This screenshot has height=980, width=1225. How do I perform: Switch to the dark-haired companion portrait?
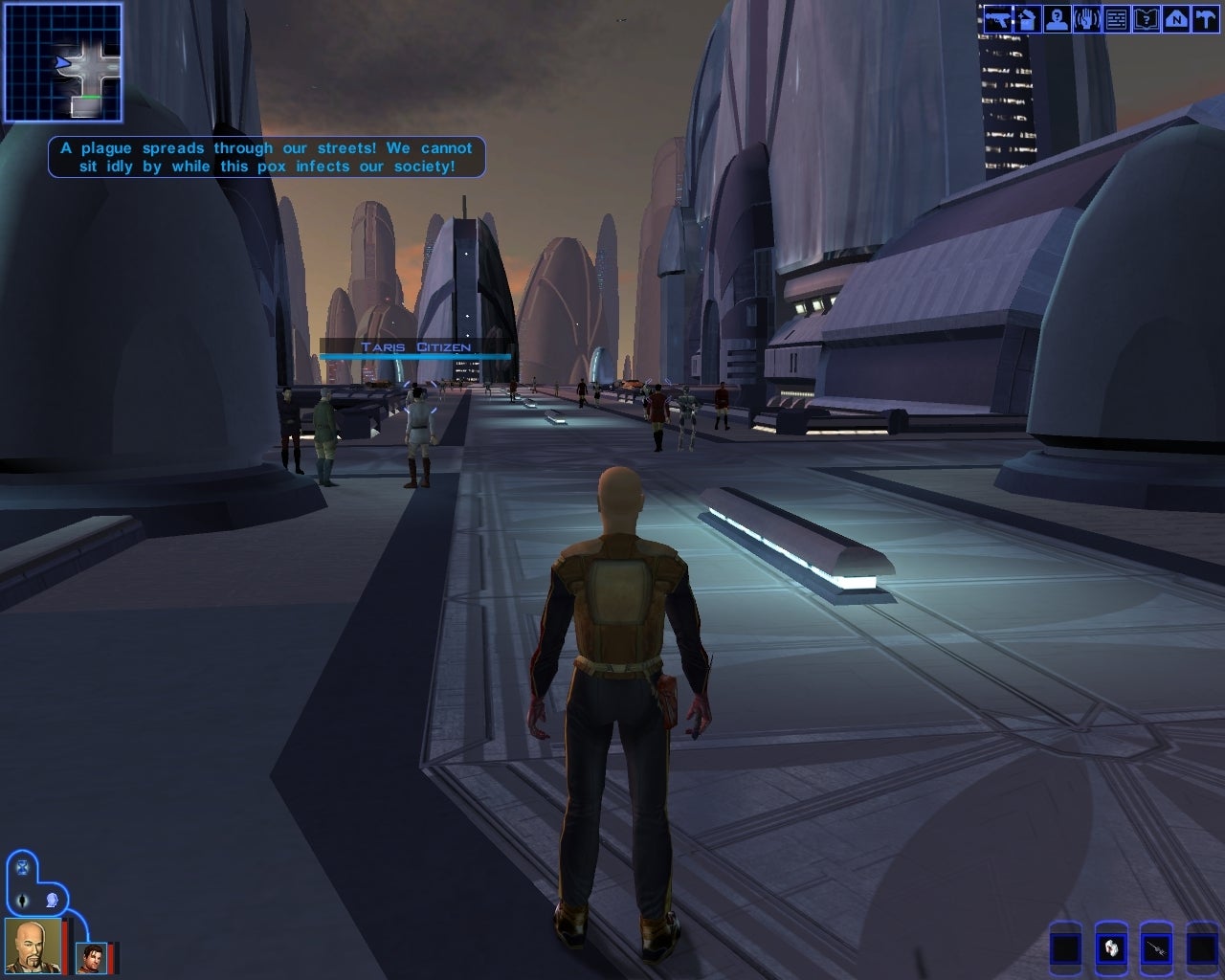pos(92,958)
